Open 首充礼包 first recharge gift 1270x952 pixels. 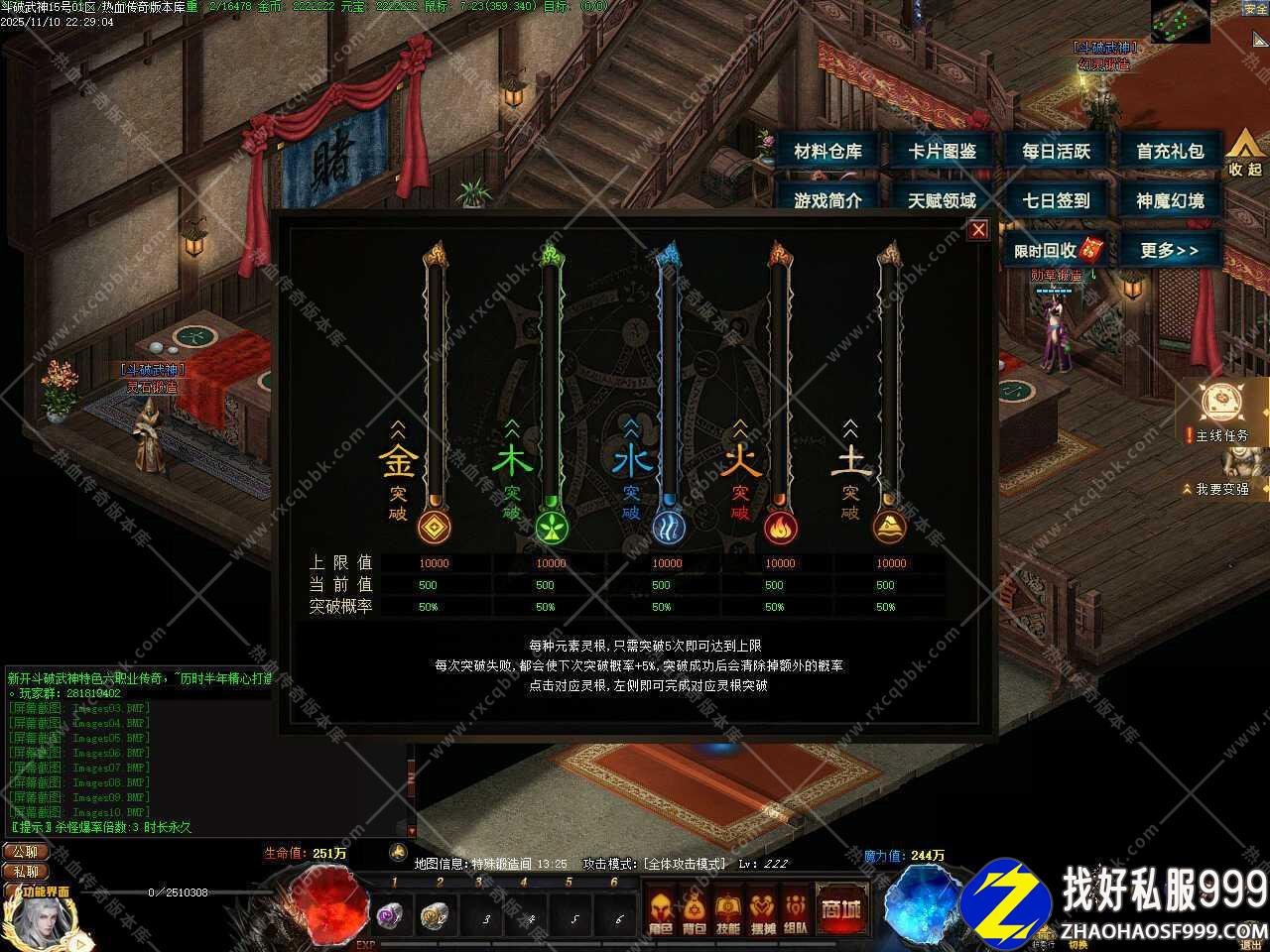coord(1171,152)
